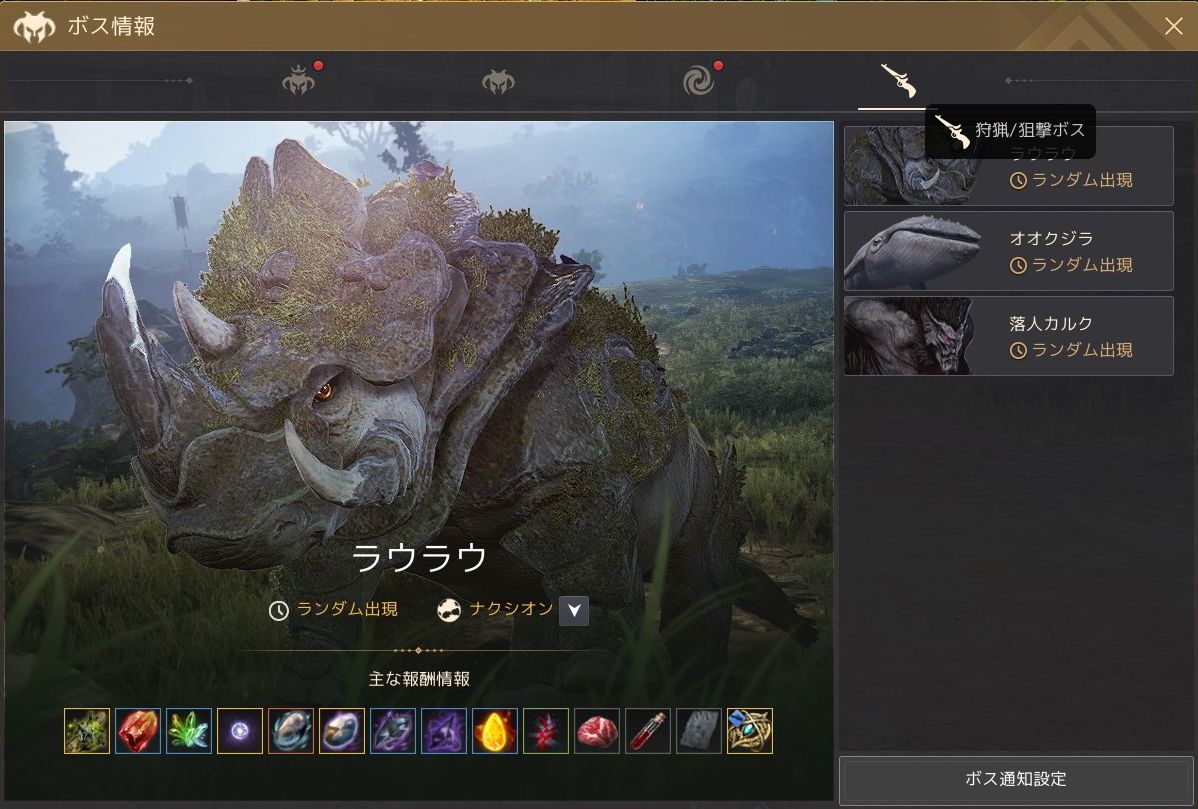Select オオクジラ whale boss entry

tap(1008, 251)
